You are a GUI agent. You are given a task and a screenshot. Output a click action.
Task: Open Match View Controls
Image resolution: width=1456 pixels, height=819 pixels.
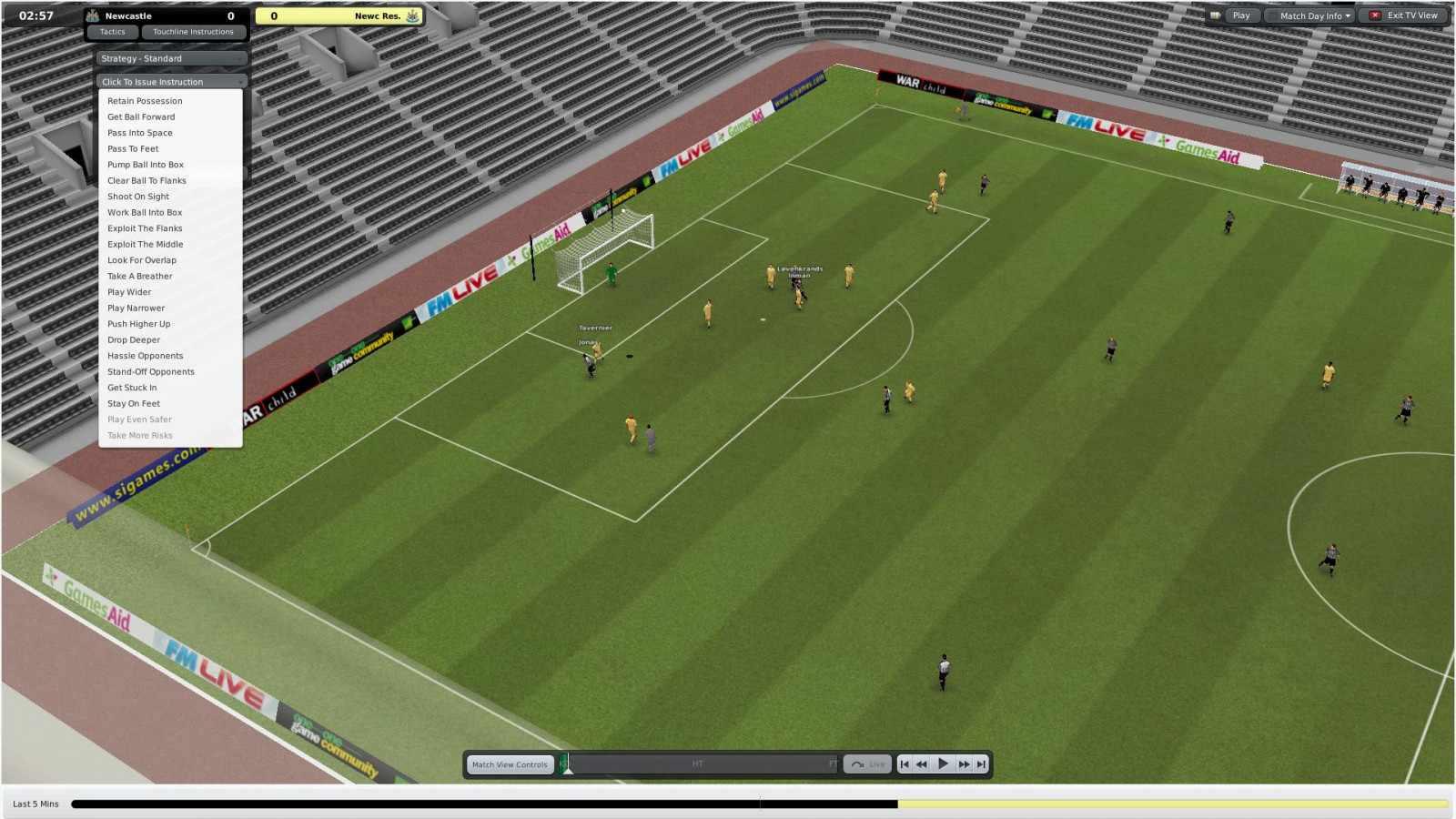[x=510, y=764]
